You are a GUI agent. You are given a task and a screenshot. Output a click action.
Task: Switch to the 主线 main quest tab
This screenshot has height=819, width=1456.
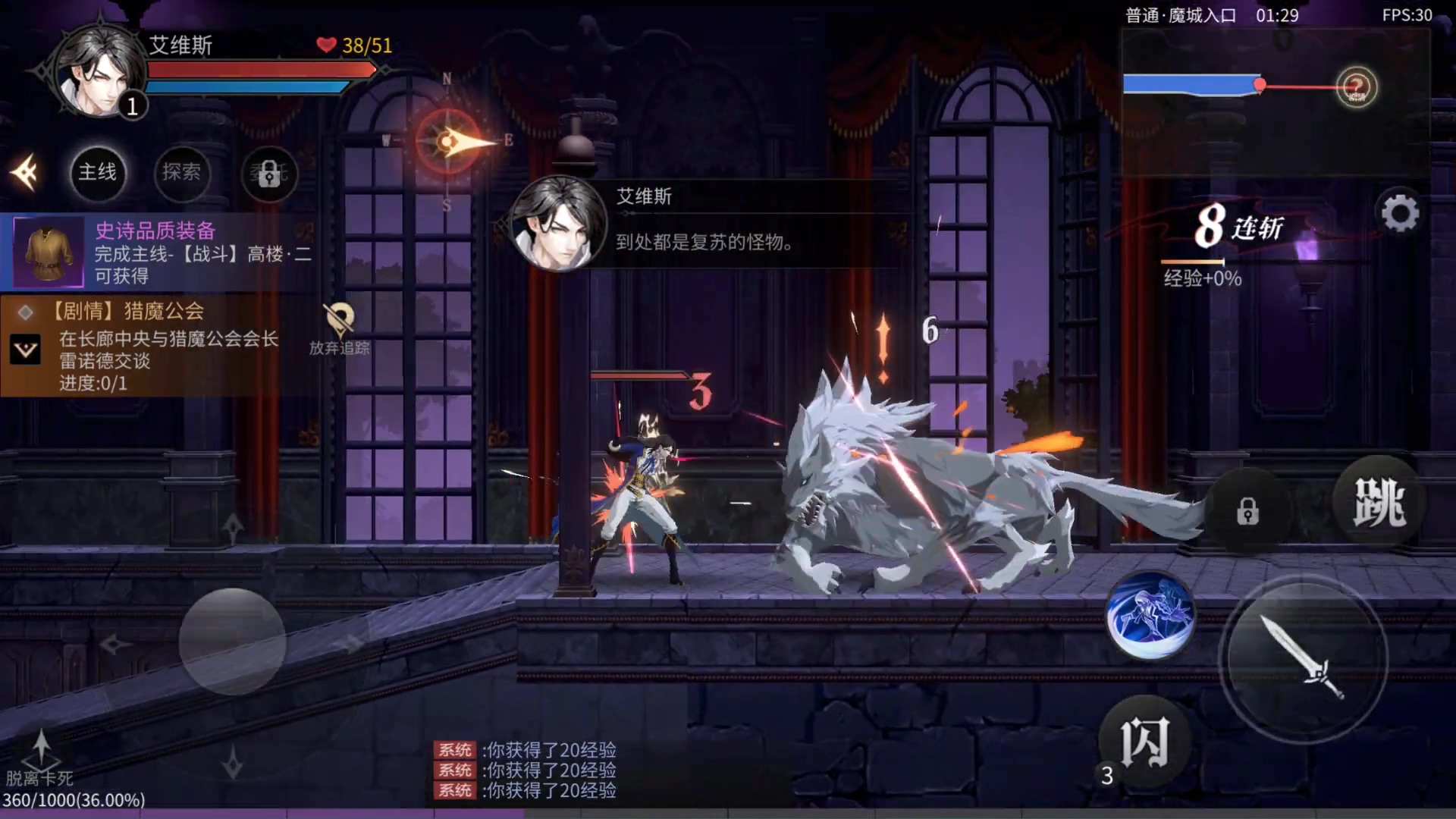98,173
